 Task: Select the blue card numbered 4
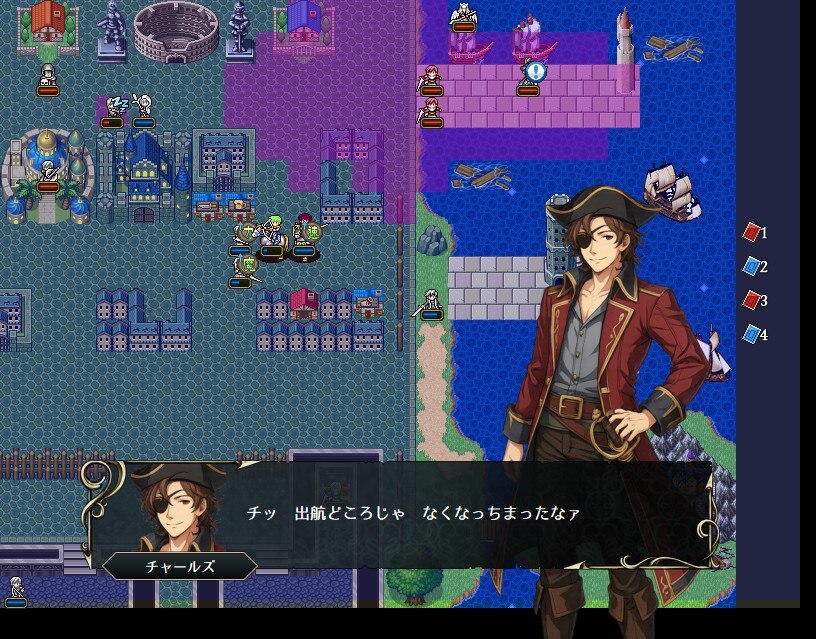[x=752, y=334]
